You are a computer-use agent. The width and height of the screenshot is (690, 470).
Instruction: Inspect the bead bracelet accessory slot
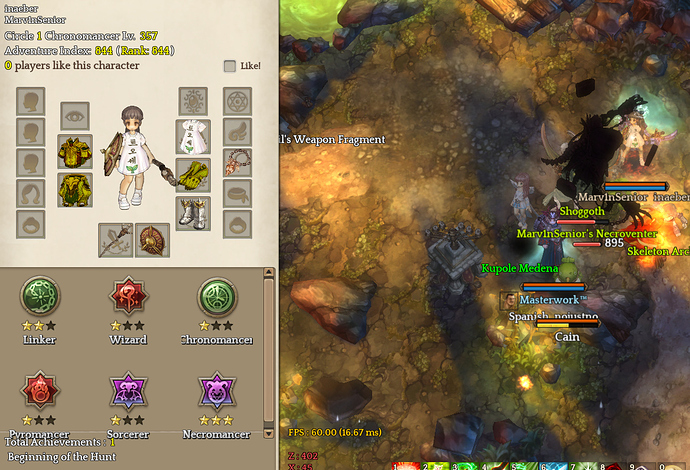pos(238,161)
